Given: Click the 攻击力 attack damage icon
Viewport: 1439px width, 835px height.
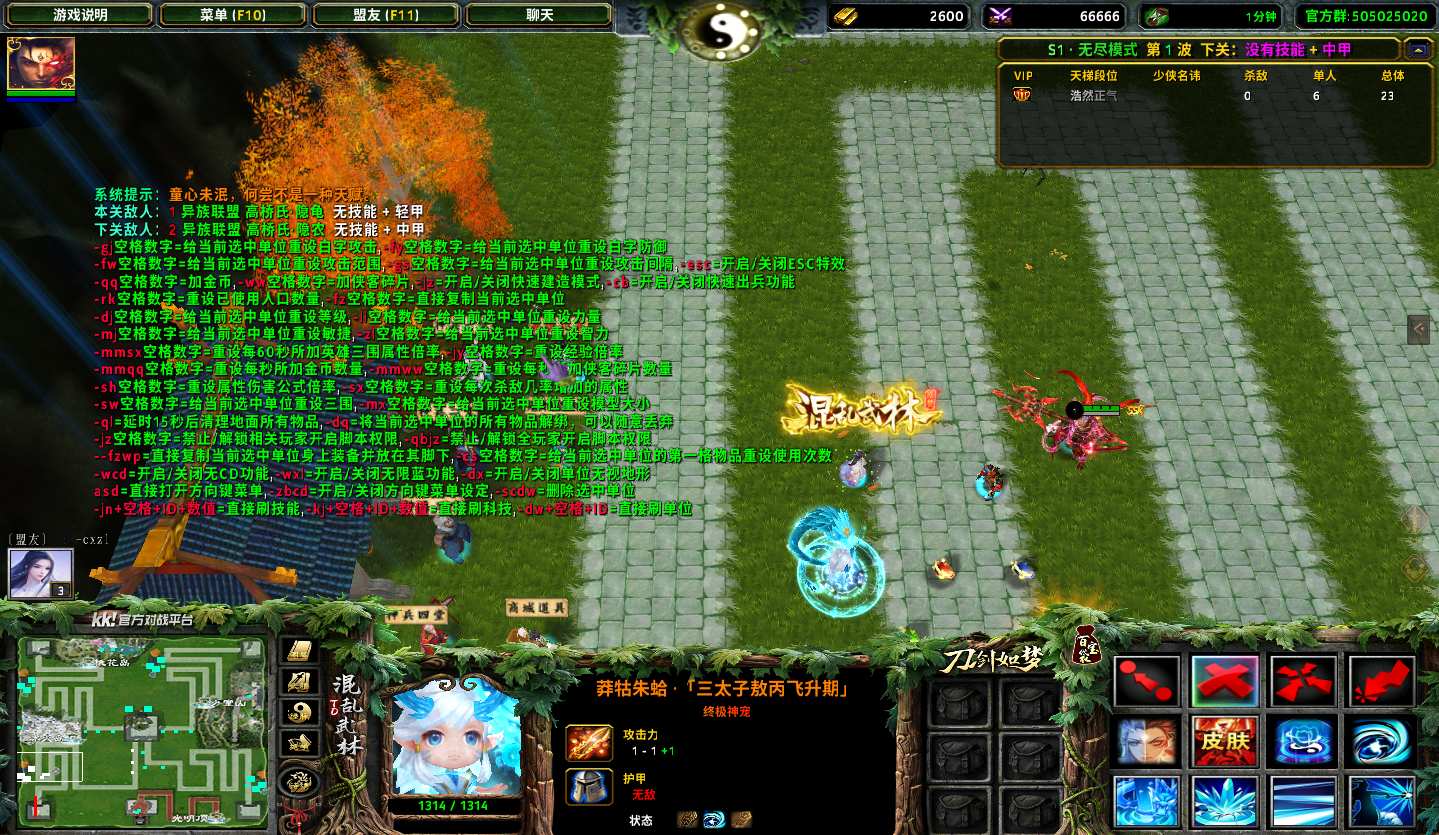Looking at the screenshot, I should tap(589, 743).
